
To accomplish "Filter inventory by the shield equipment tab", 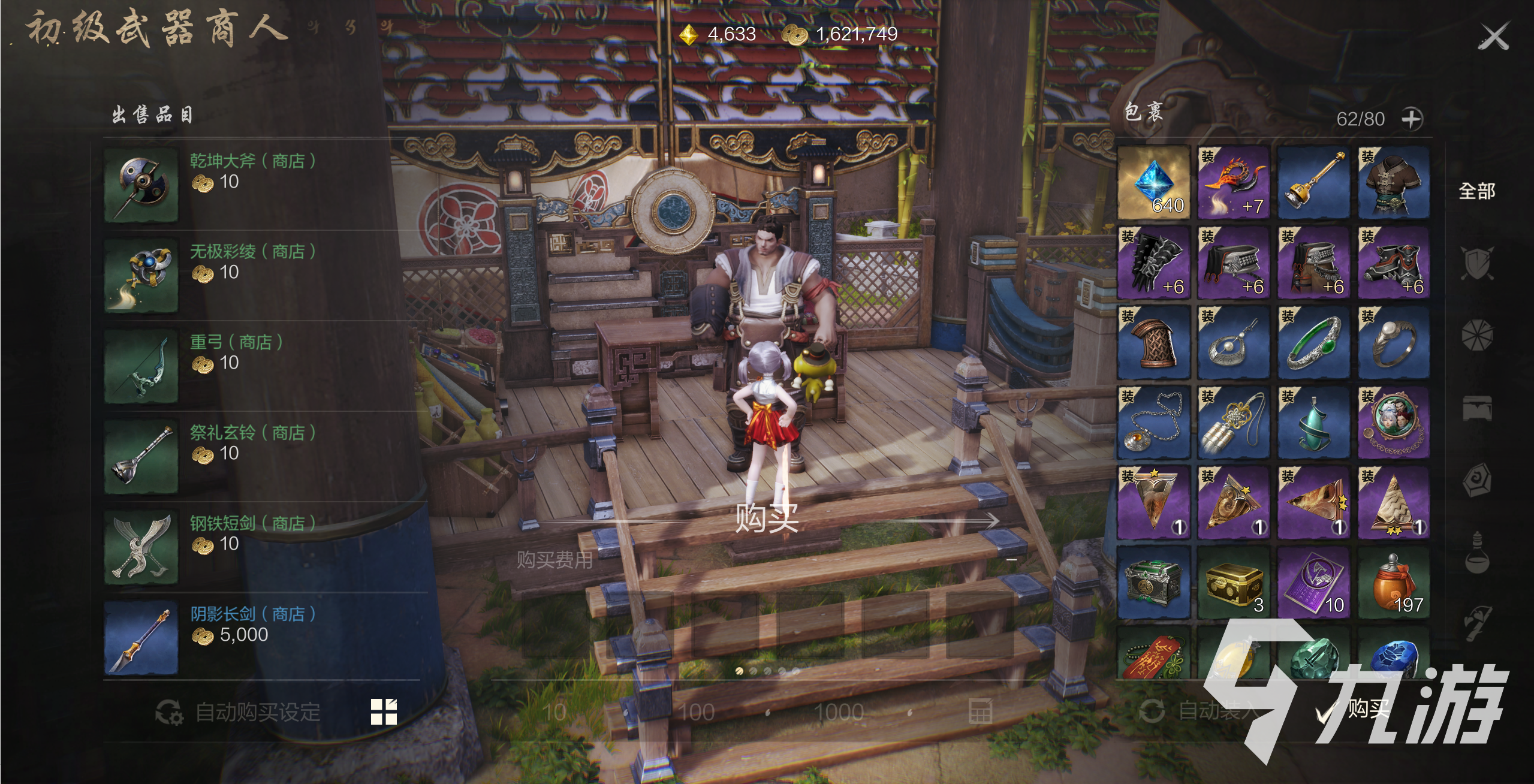I will click(1476, 263).
